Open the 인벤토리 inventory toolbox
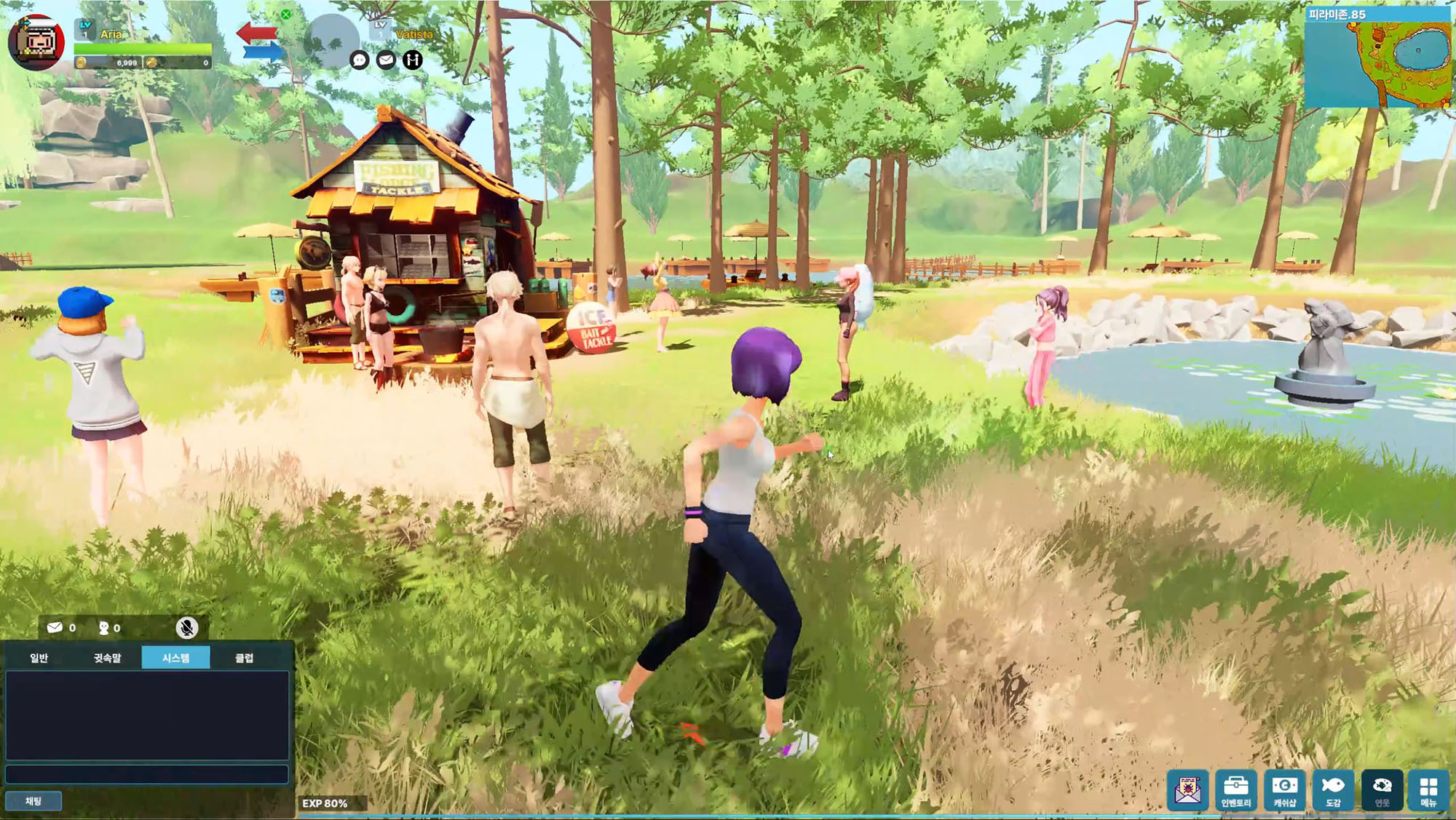This screenshot has height=820, width=1456. (x=1235, y=790)
